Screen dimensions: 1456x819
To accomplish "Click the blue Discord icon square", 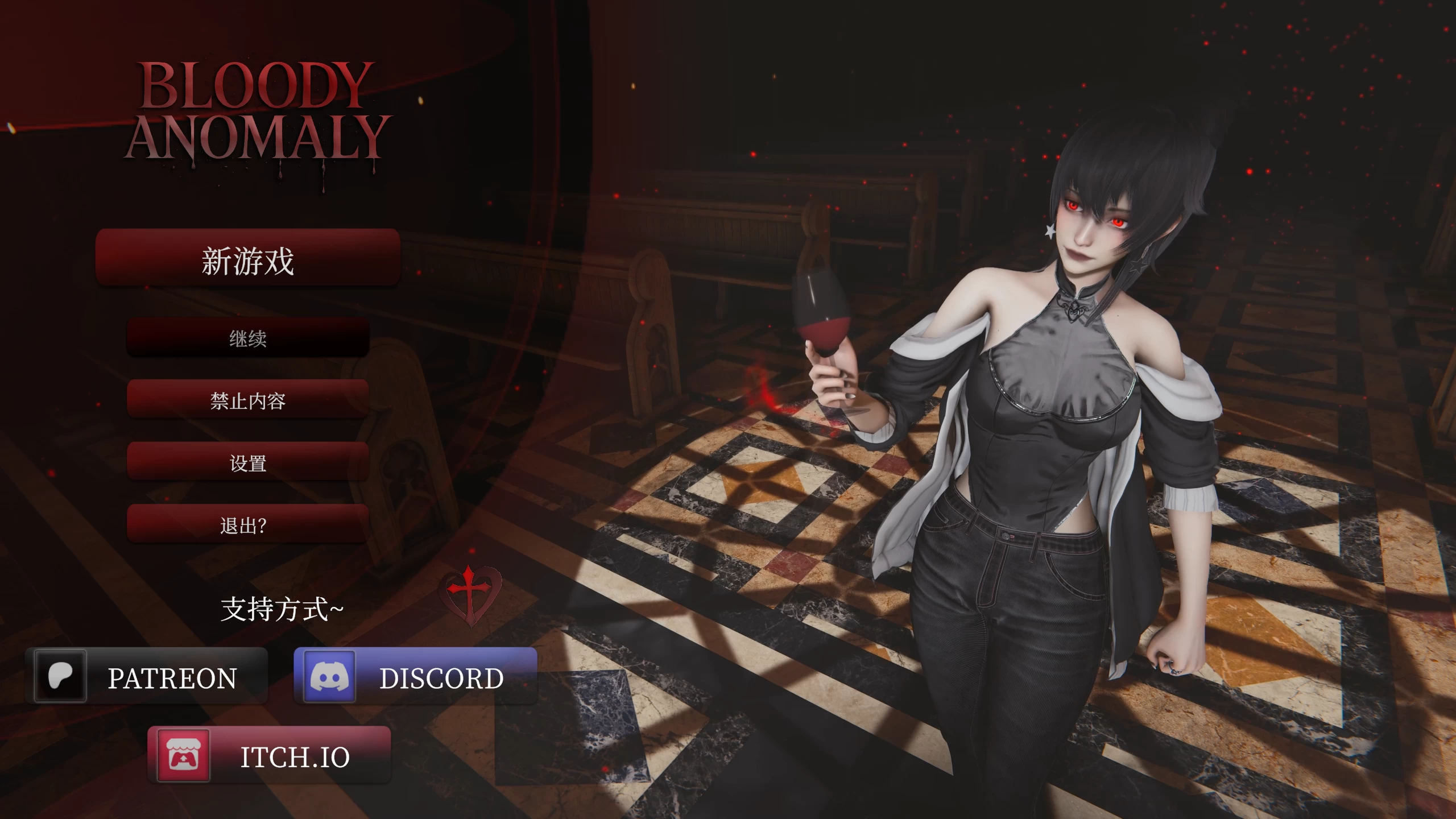I will pyautogui.click(x=330, y=676).
